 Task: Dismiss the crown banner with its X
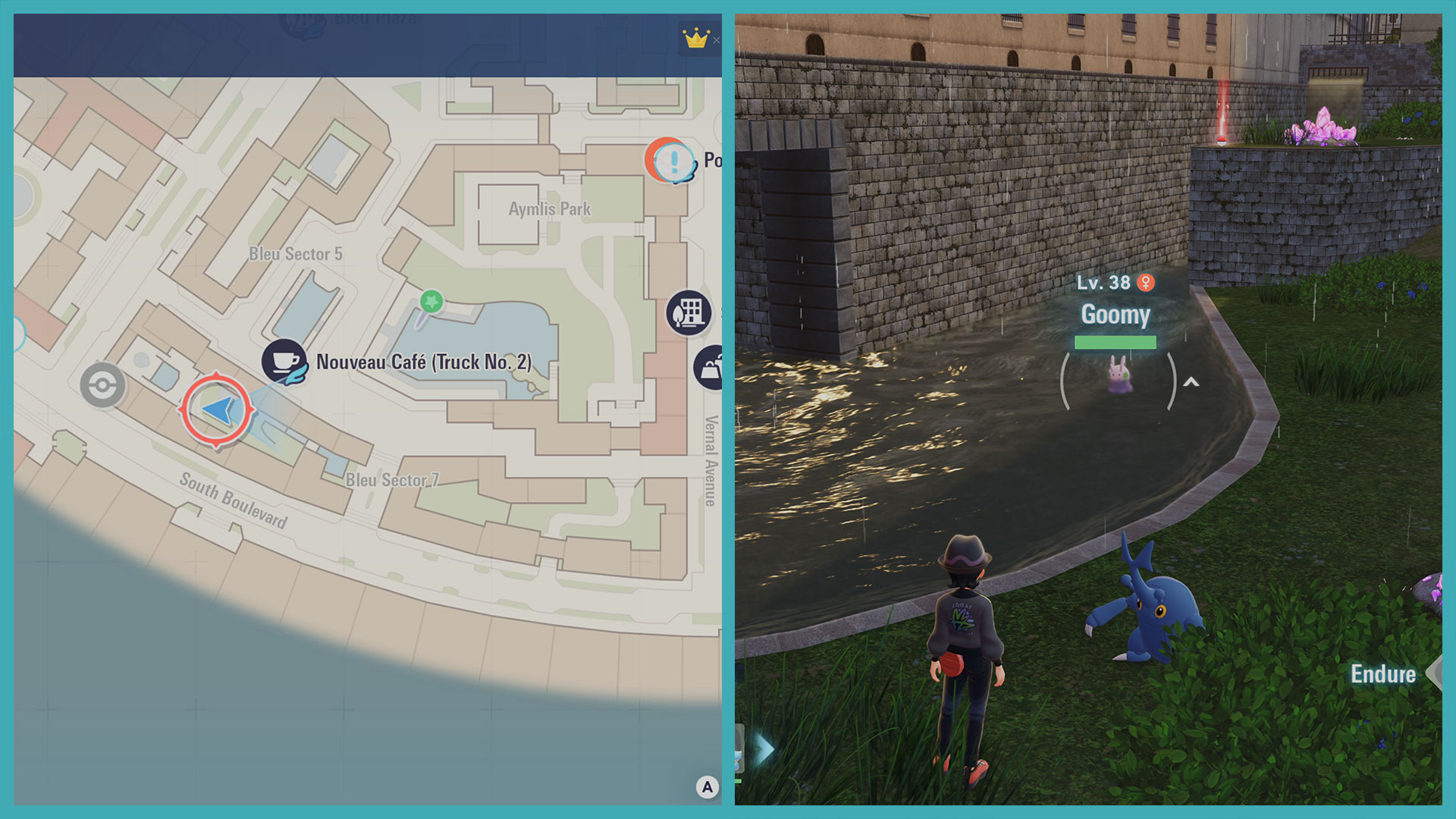[717, 40]
